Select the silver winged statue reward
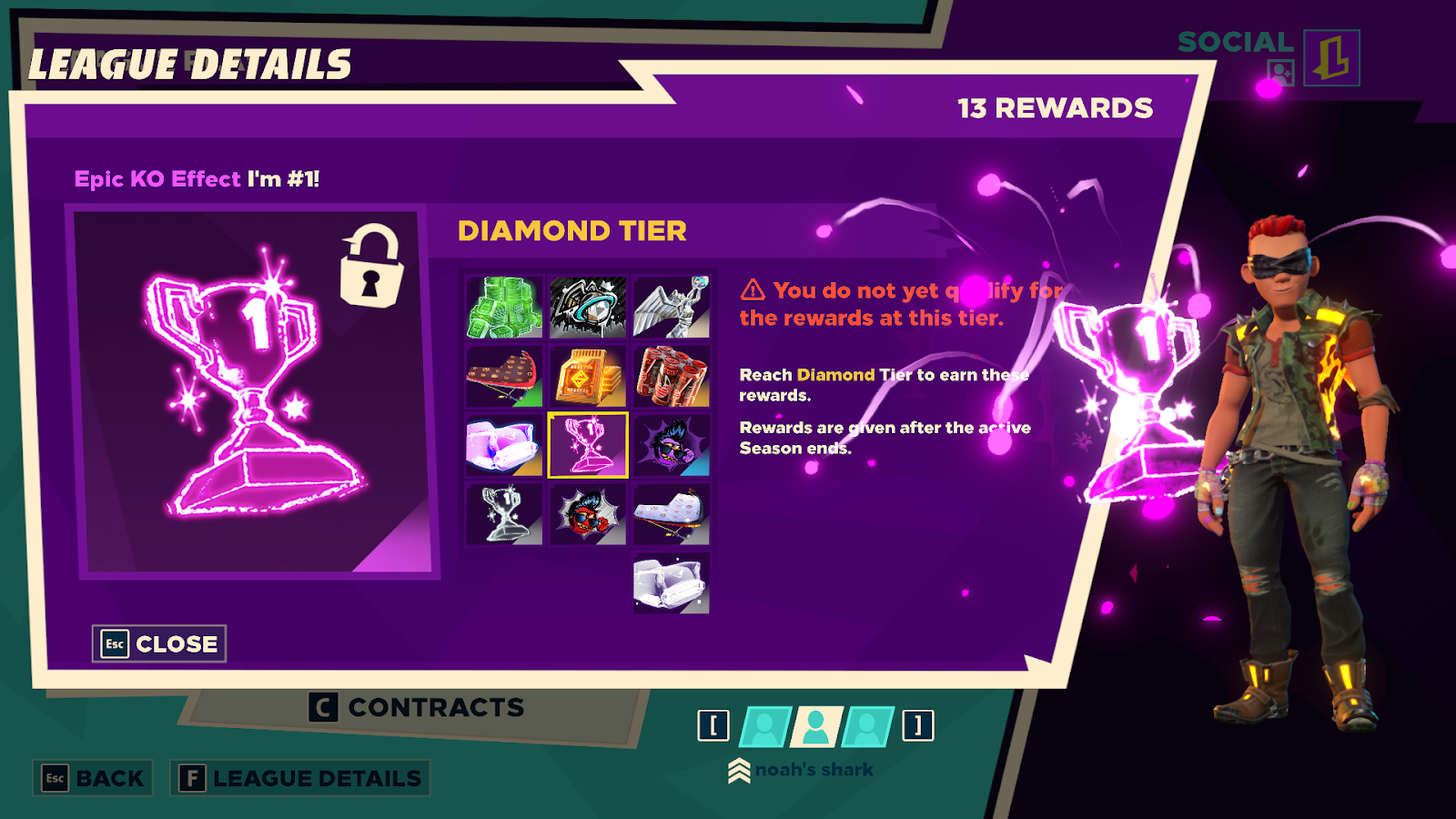The image size is (1456, 819). (672, 308)
